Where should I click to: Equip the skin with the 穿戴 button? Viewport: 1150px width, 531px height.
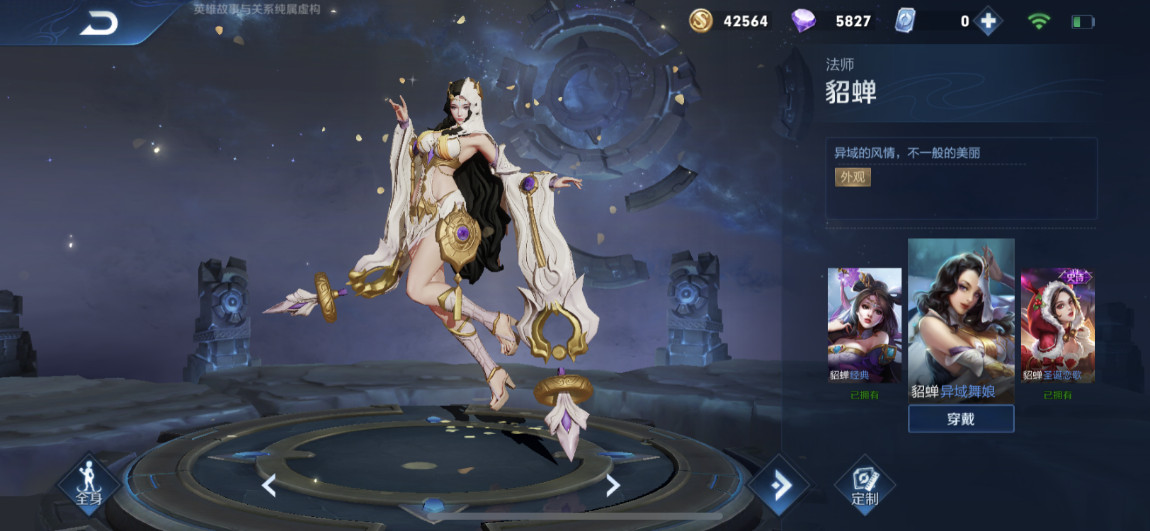pyautogui.click(x=960, y=419)
